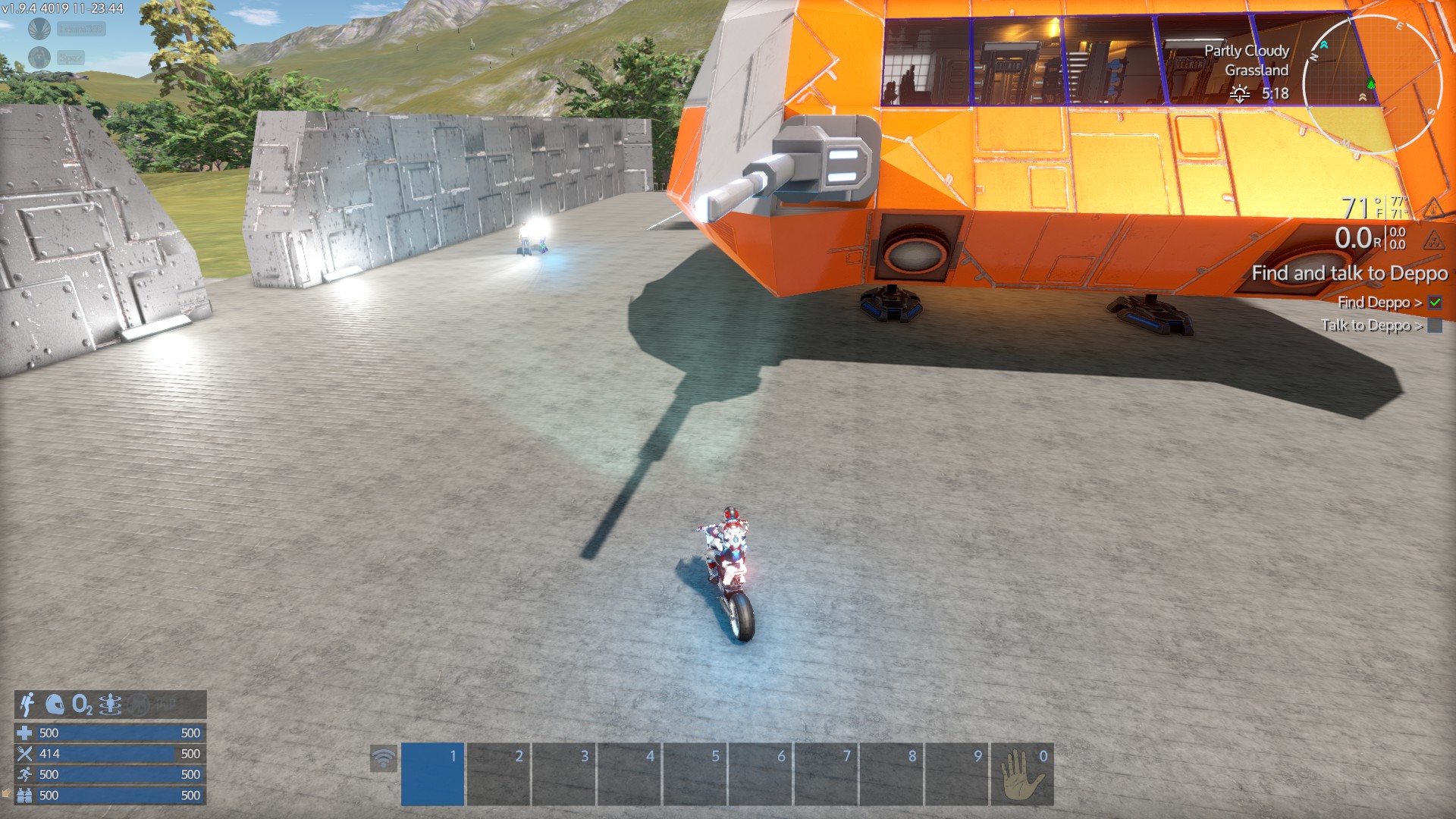Toggle the jetpack status icon
Screen dimensions: 1456x819
coord(27,704)
